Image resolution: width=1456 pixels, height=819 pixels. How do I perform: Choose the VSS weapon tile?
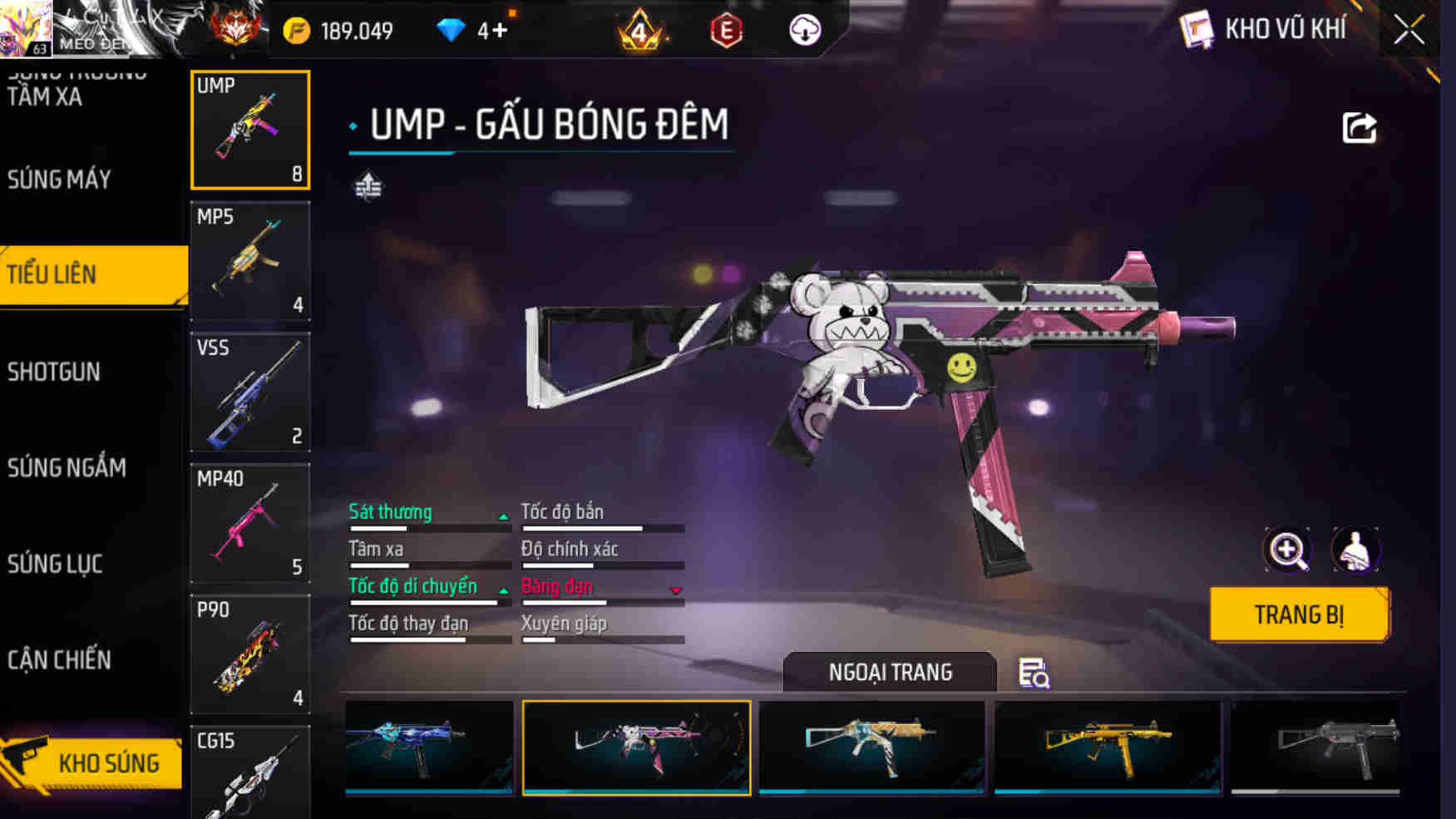coord(250,392)
